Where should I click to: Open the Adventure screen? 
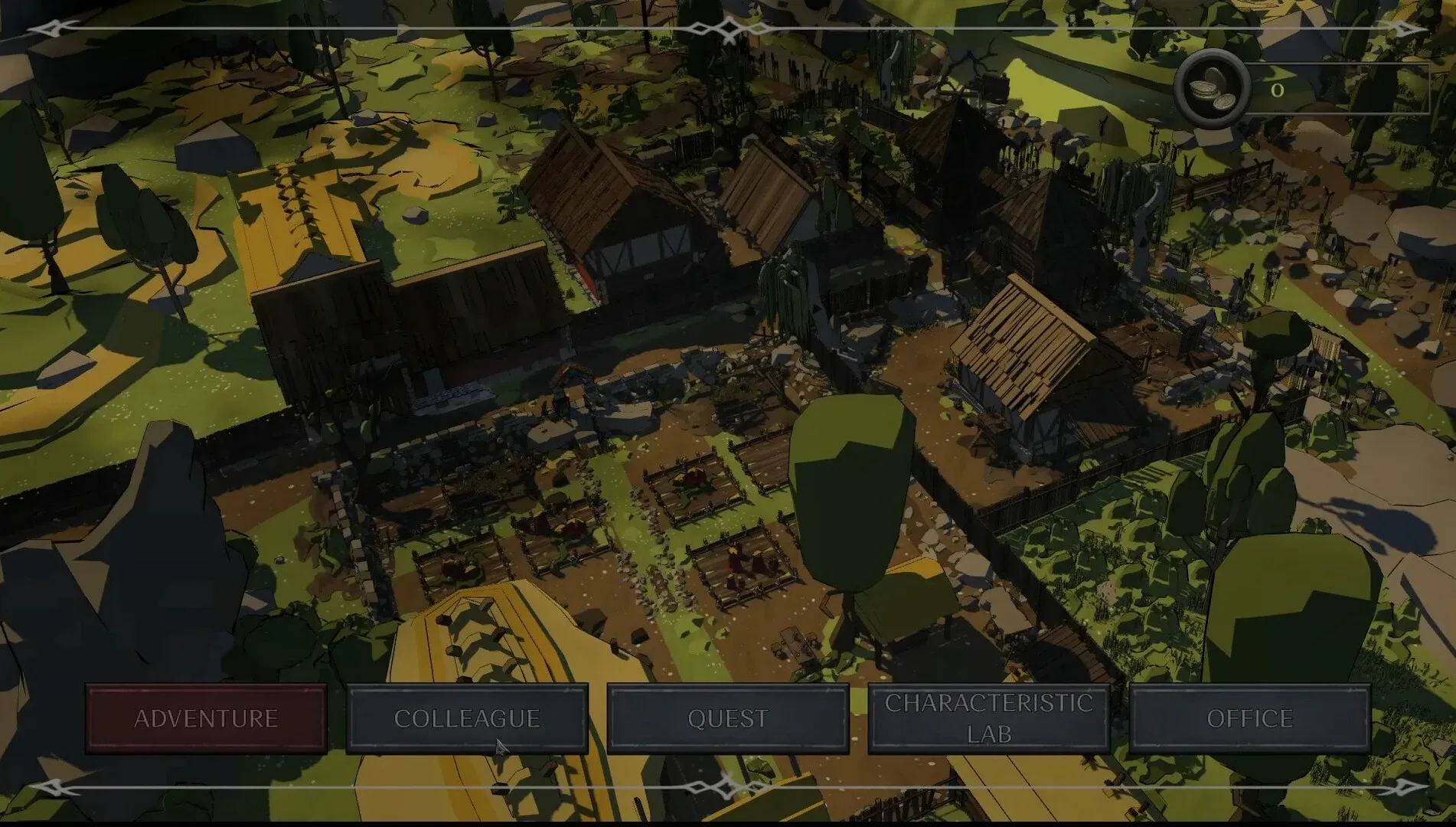(205, 718)
